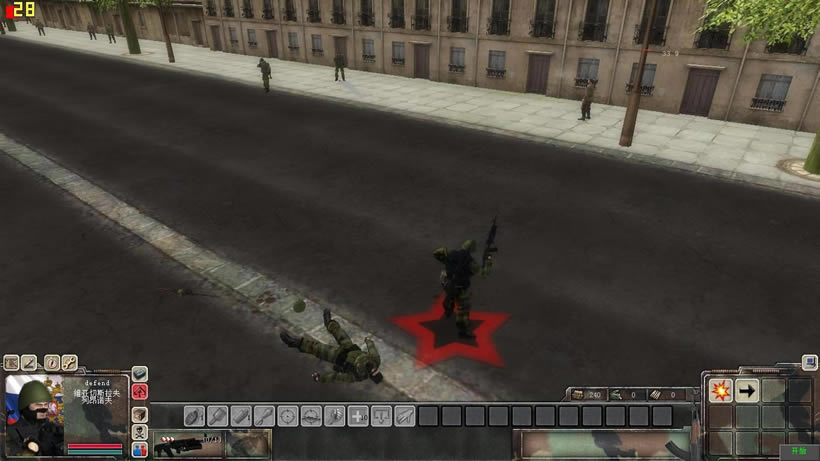Viewport: 820px width, 461px height.
Task: Click the blue monitor icon above command grid
Action: click(x=809, y=364)
